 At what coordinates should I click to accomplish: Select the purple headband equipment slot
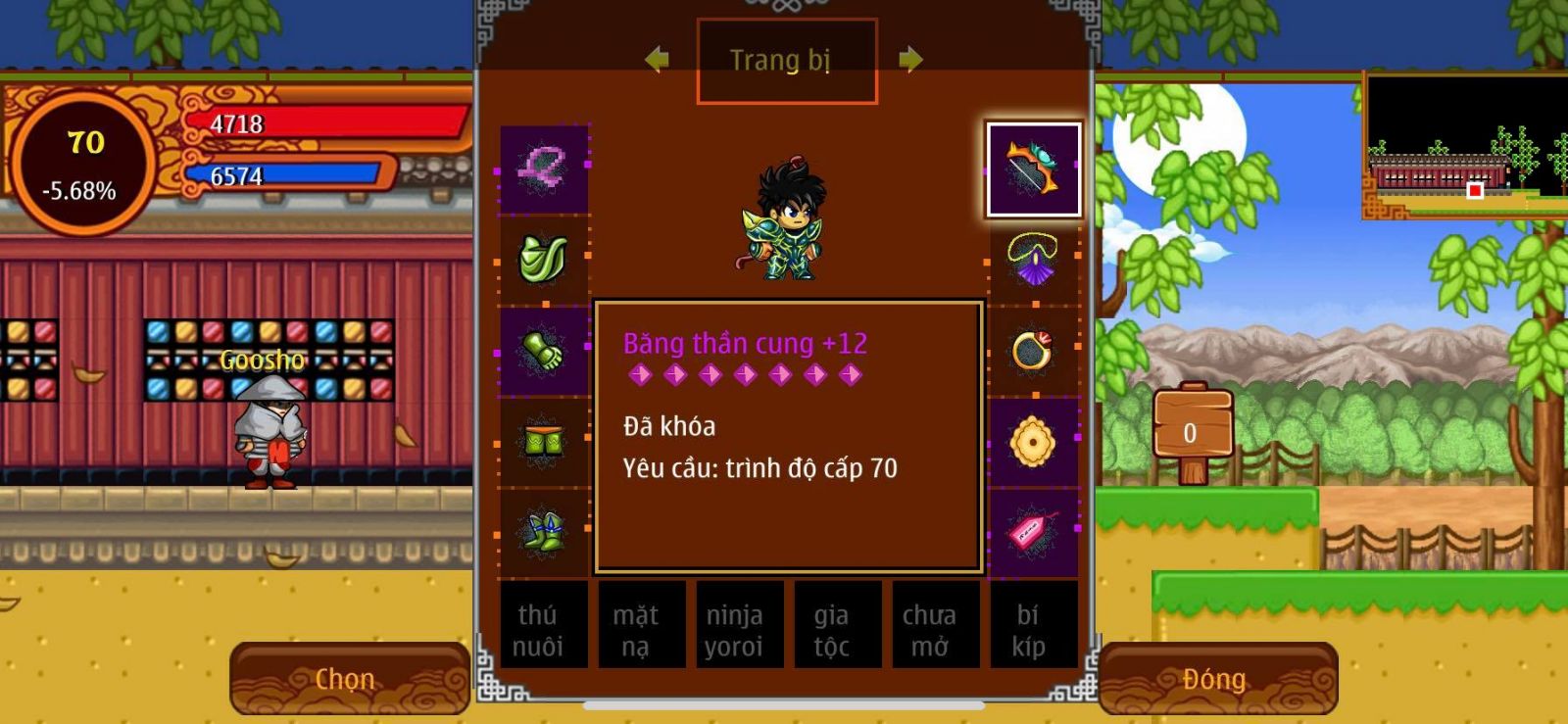pos(544,169)
